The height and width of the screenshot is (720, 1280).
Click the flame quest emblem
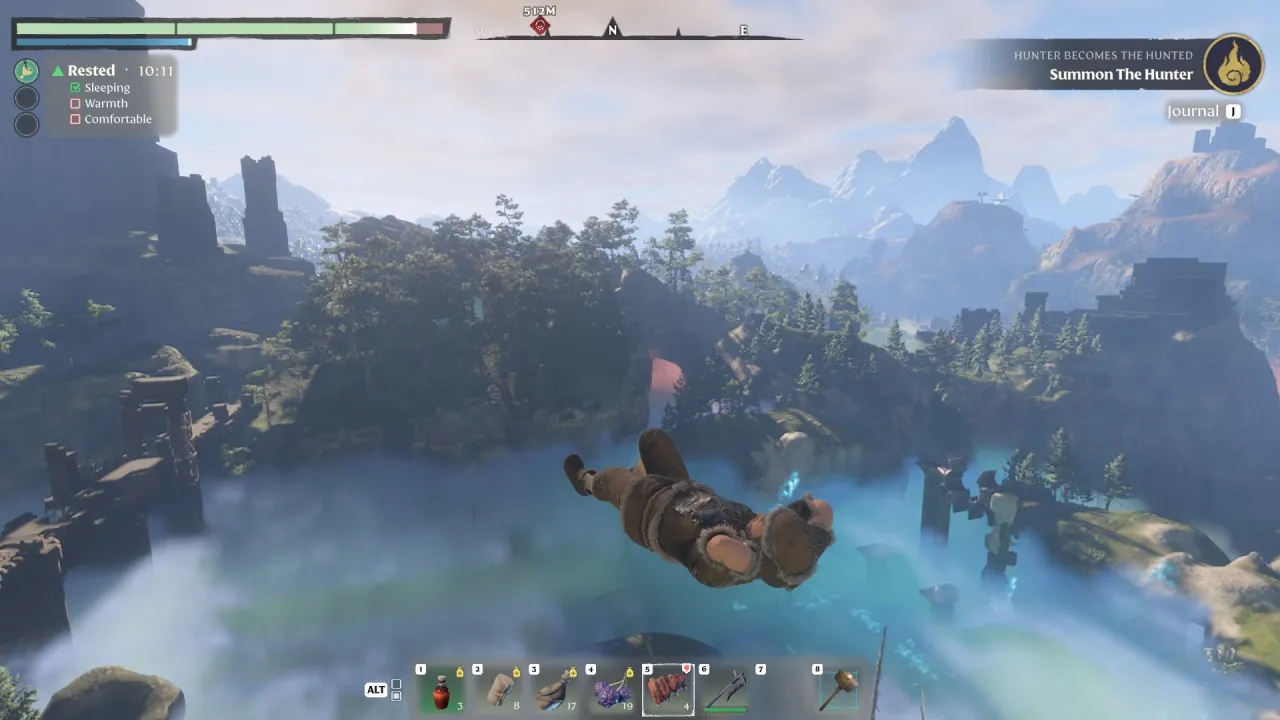[1233, 64]
